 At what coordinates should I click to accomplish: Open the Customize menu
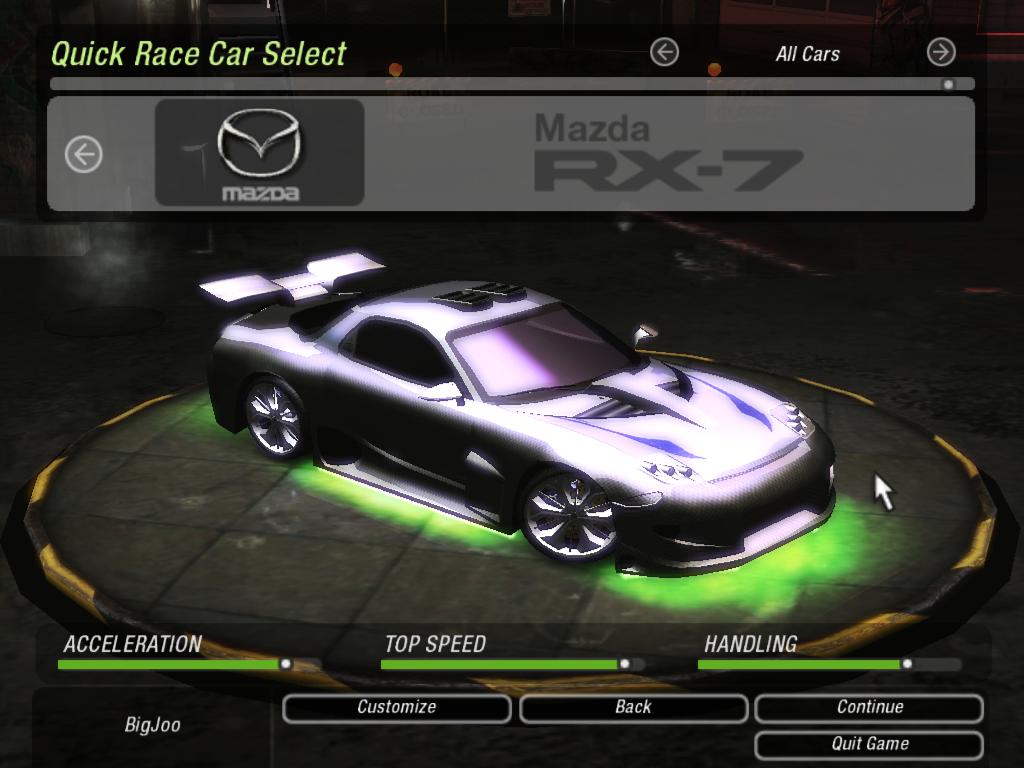[397, 708]
